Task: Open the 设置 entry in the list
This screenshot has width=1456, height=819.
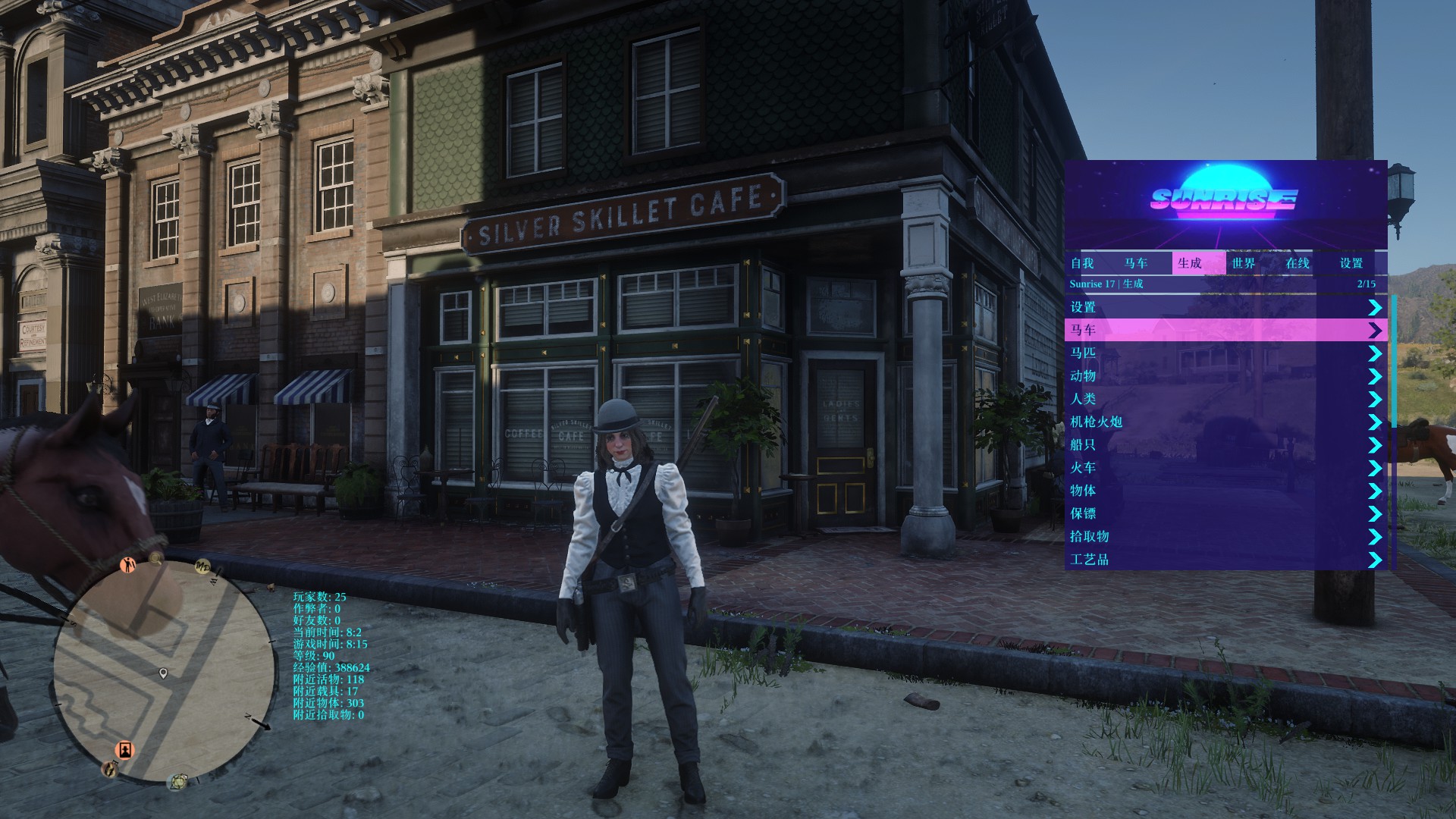Action: [x=1225, y=307]
